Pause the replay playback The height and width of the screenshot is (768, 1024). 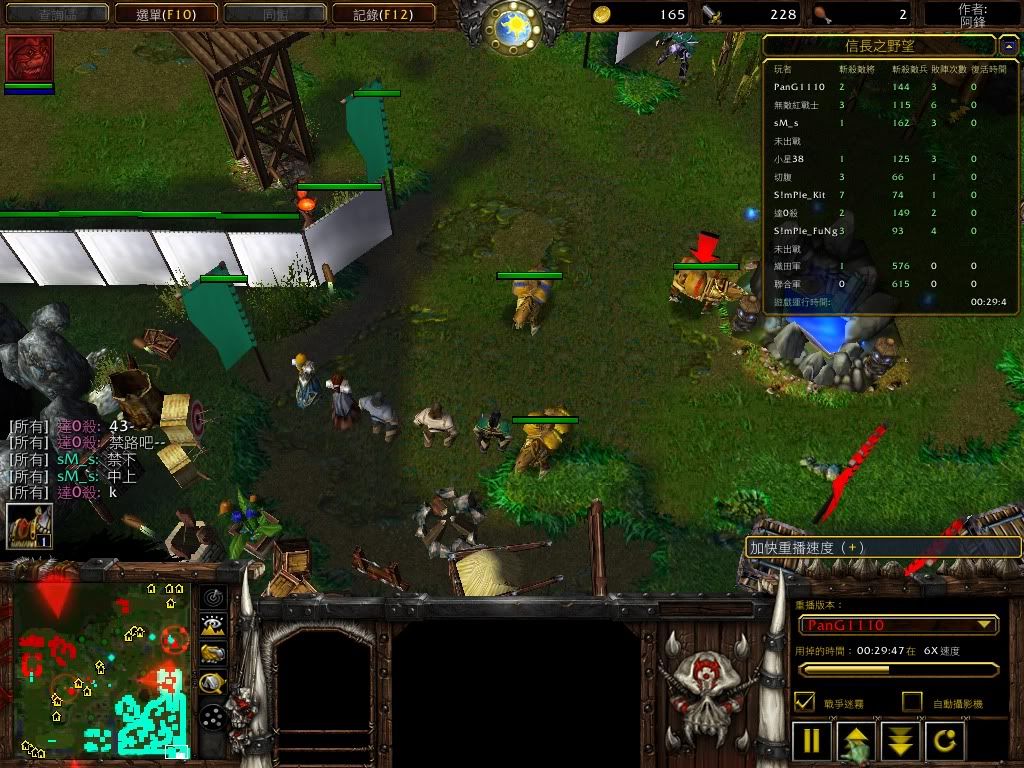pos(812,741)
